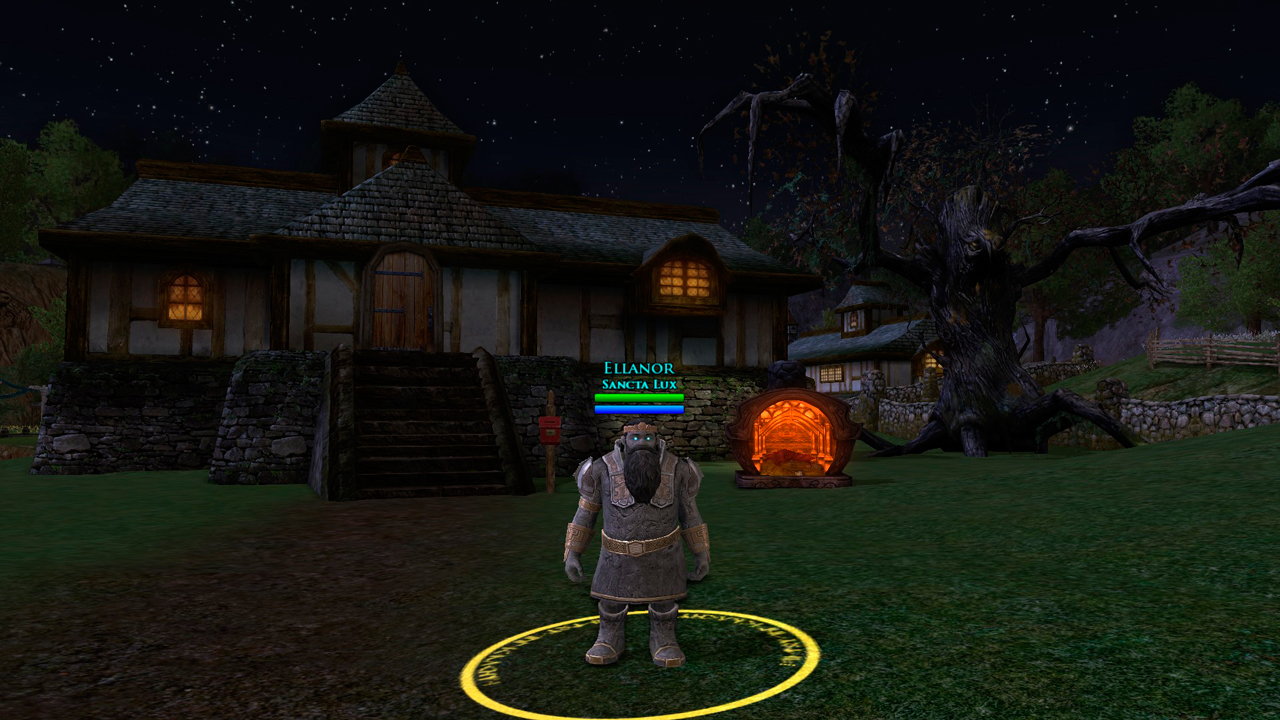Image resolution: width=1280 pixels, height=720 pixels.
Task: Select the Ellanor floating nameplate
Action: click(x=639, y=369)
